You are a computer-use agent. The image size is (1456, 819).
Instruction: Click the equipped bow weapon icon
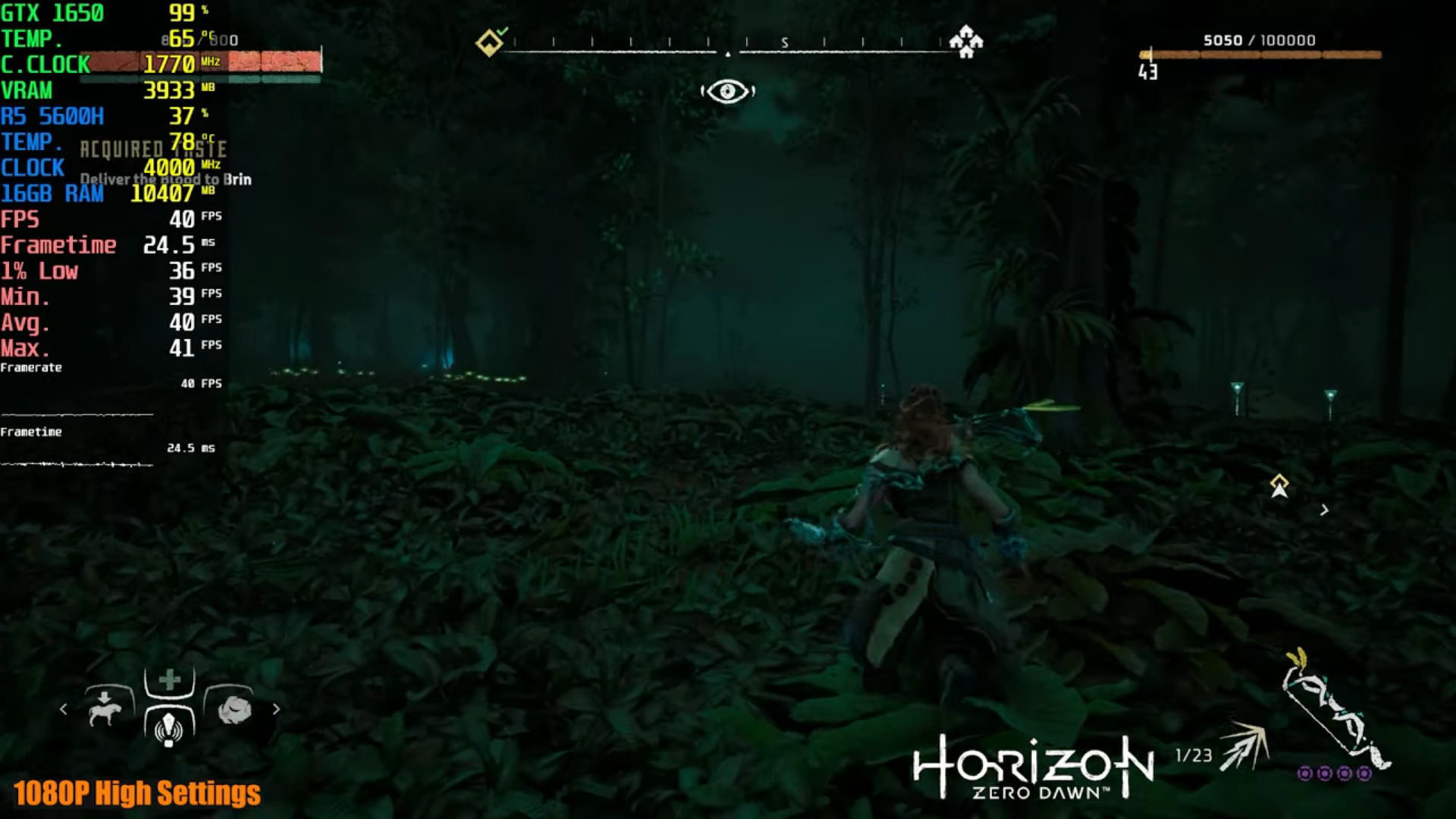click(x=1335, y=709)
